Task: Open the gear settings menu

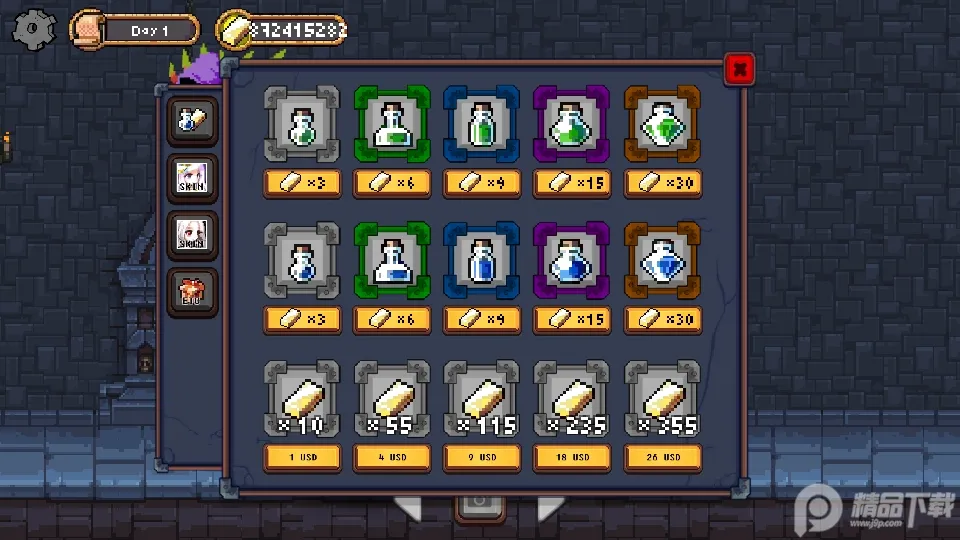Action: coord(34,28)
